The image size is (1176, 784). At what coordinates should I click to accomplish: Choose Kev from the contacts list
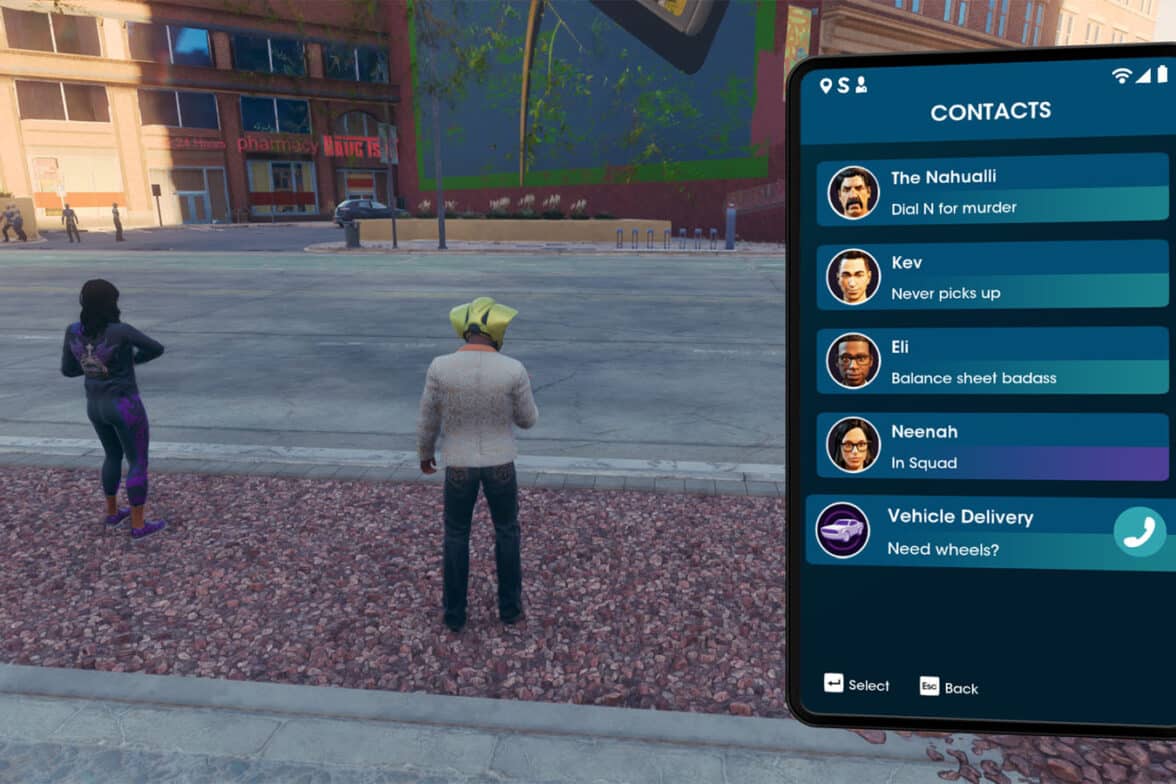(990, 277)
